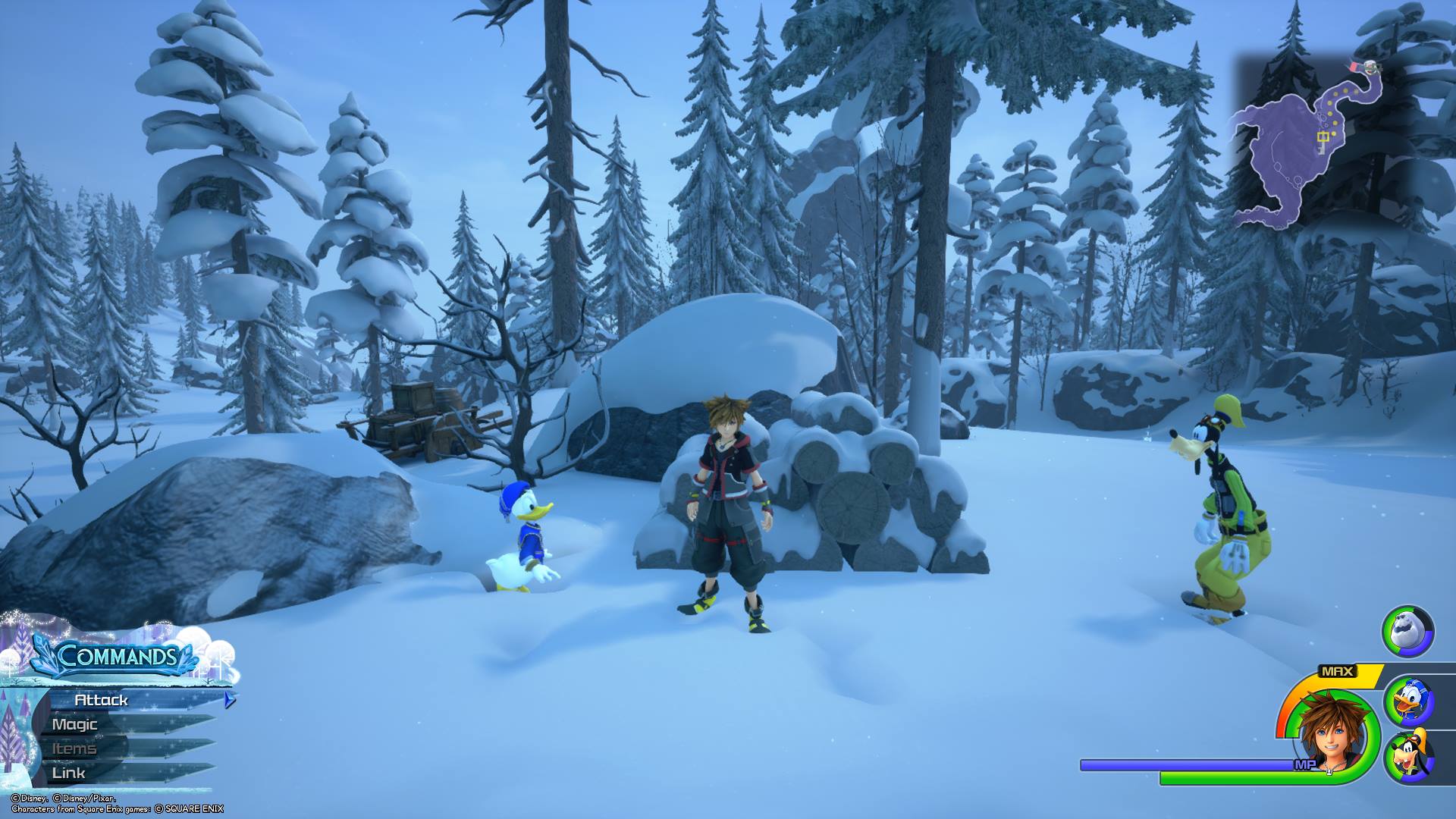Click the Commands menu header

pos(118,656)
